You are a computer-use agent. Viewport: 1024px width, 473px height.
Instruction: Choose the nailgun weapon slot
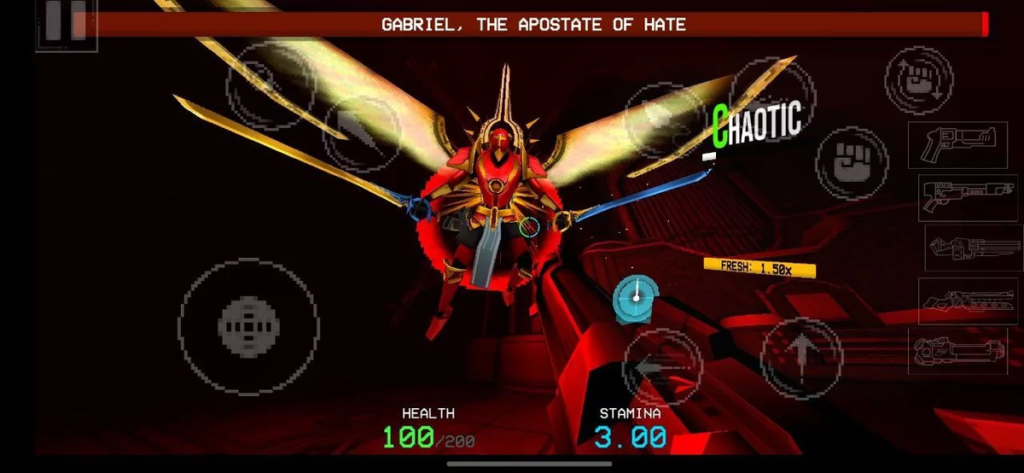(x=973, y=248)
